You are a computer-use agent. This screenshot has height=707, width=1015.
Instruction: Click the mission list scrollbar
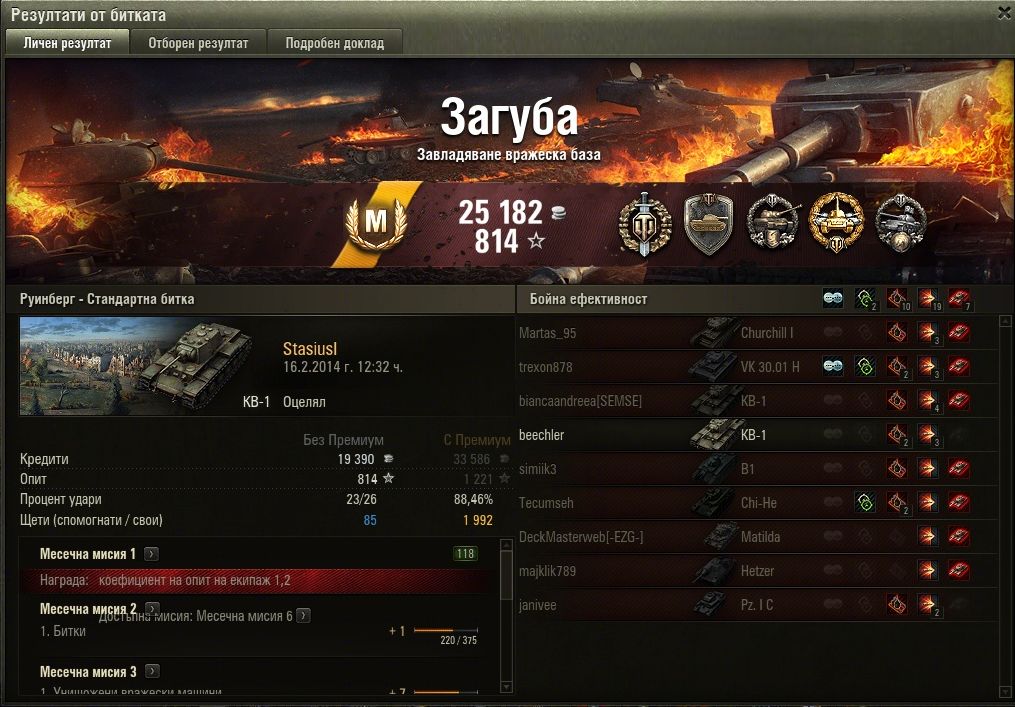point(507,580)
